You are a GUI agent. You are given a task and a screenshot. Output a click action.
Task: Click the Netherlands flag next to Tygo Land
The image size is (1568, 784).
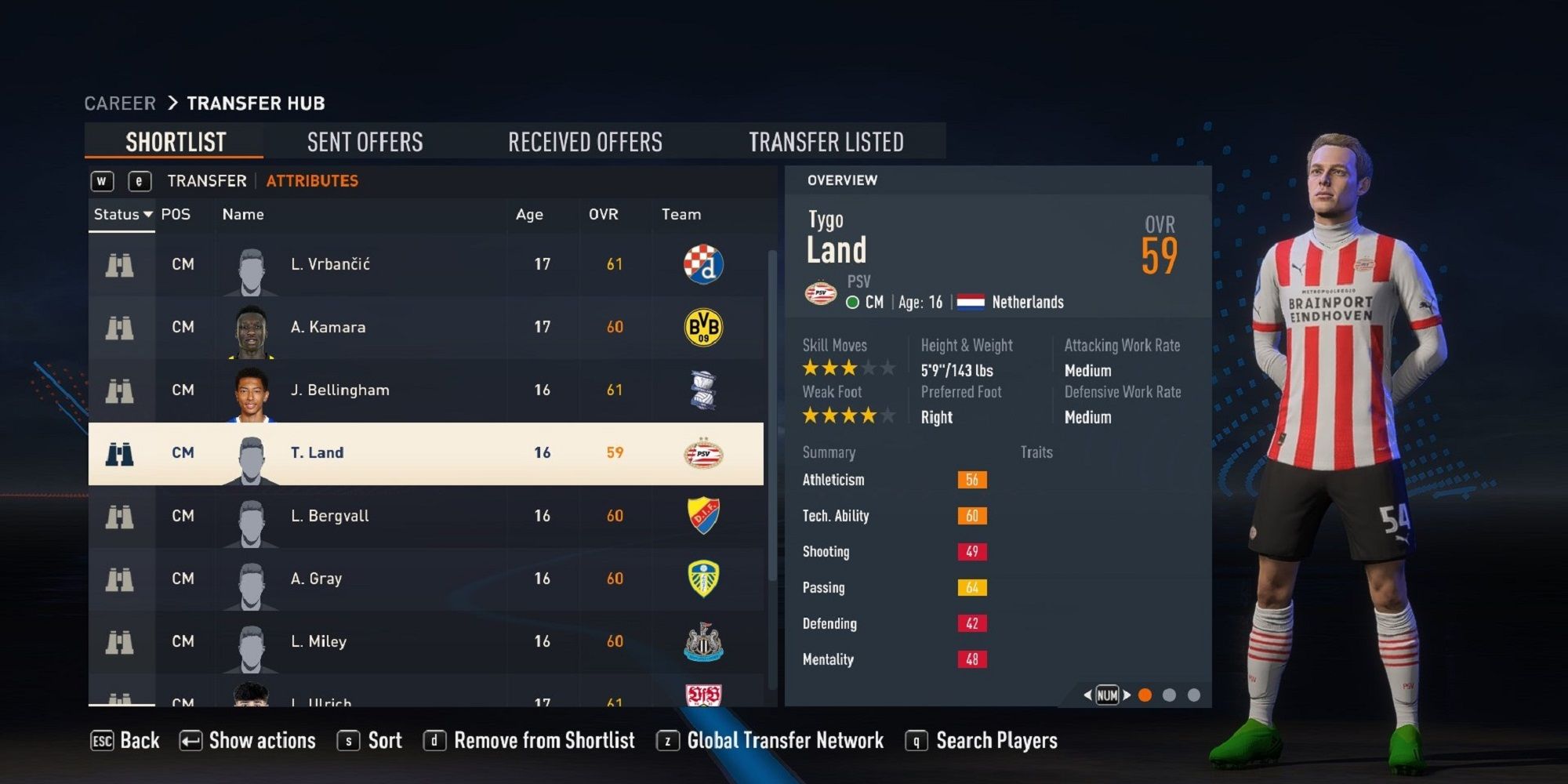[x=969, y=301]
